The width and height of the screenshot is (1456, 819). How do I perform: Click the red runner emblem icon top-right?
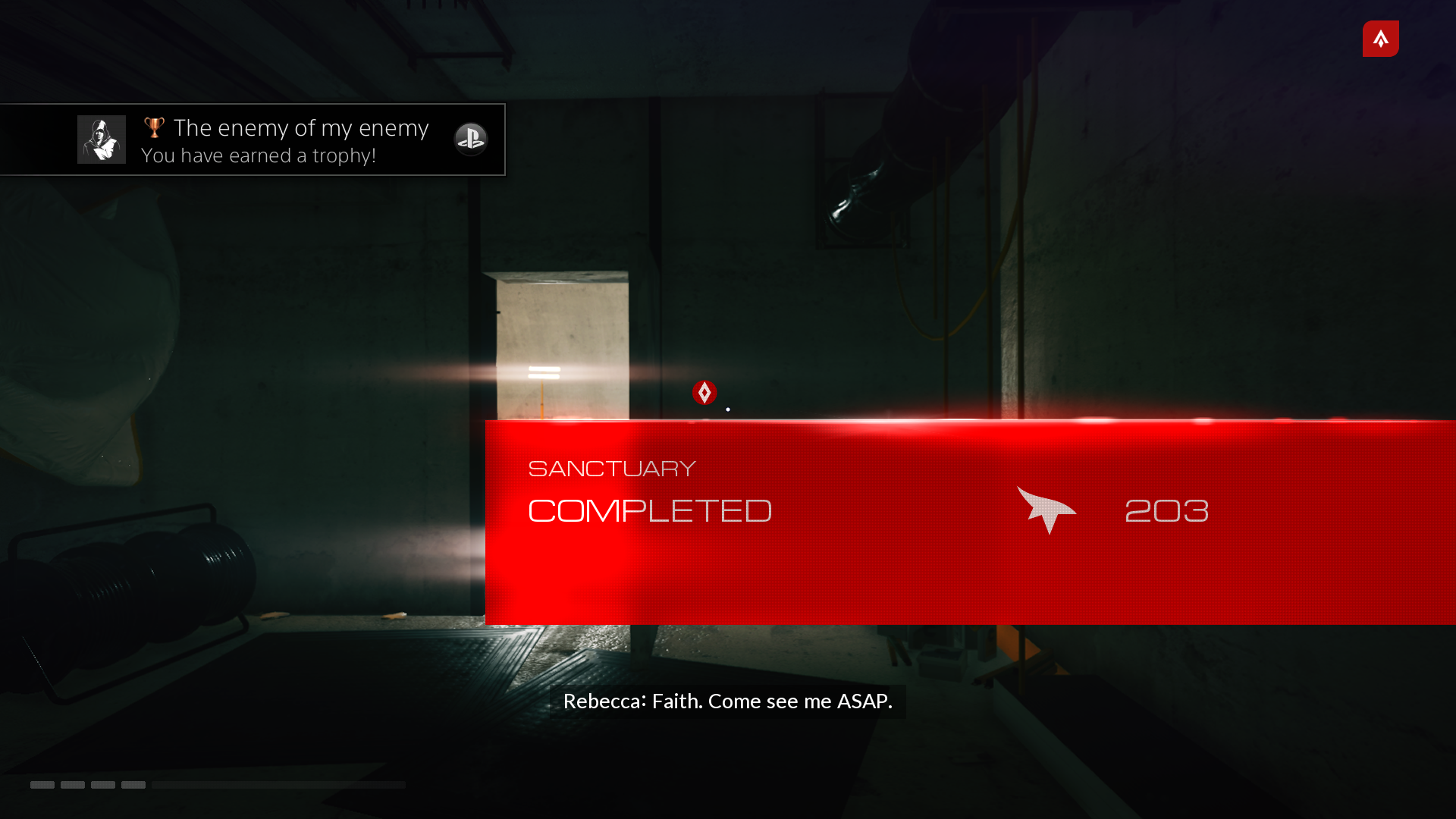point(1380,39)
